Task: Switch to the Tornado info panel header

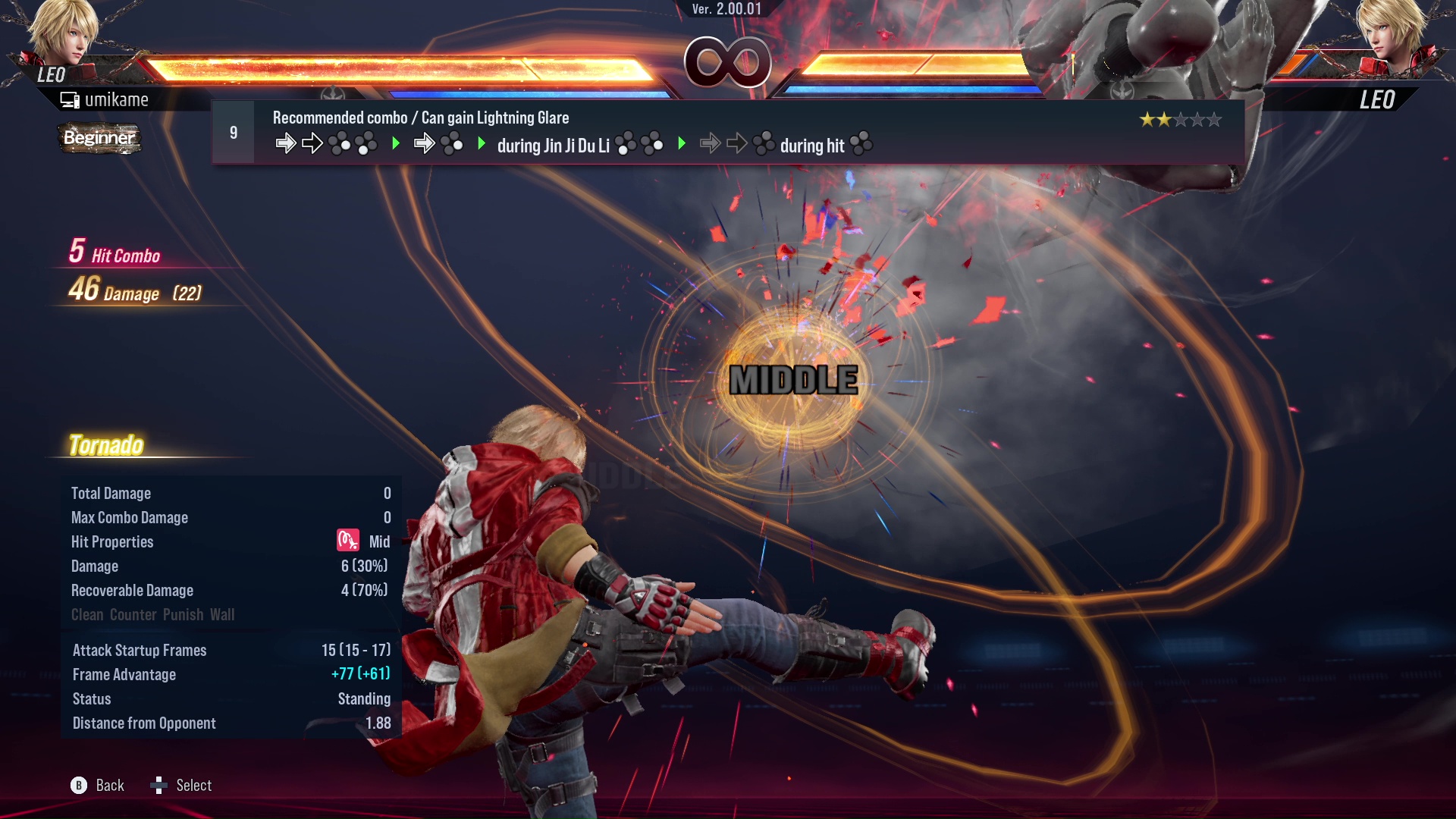Action: (106, 445)
